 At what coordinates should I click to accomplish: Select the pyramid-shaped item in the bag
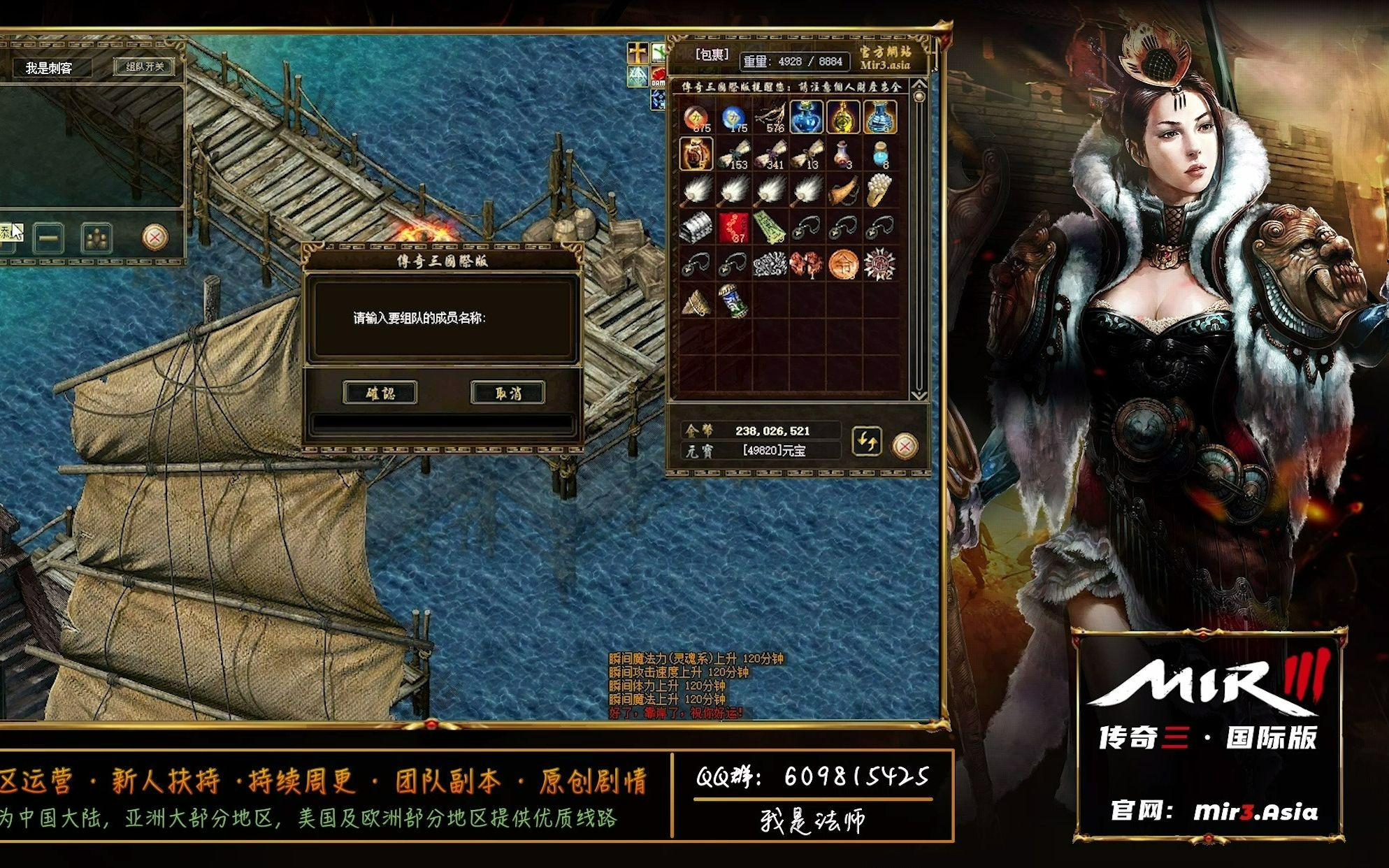(x=697, y=301)
